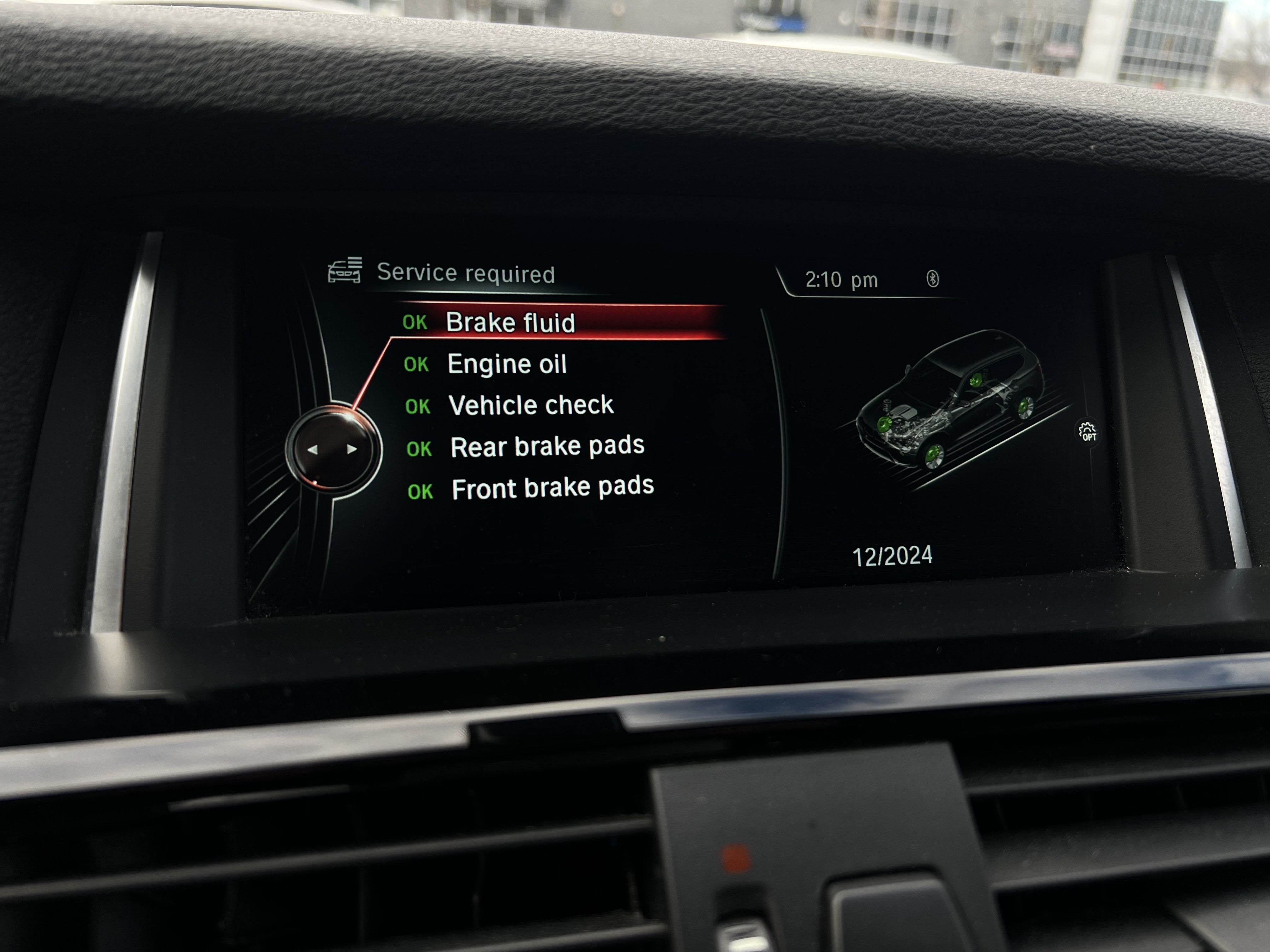
Task: Tap the right arrow on the rotary controller
Action: tap(352, 449)
